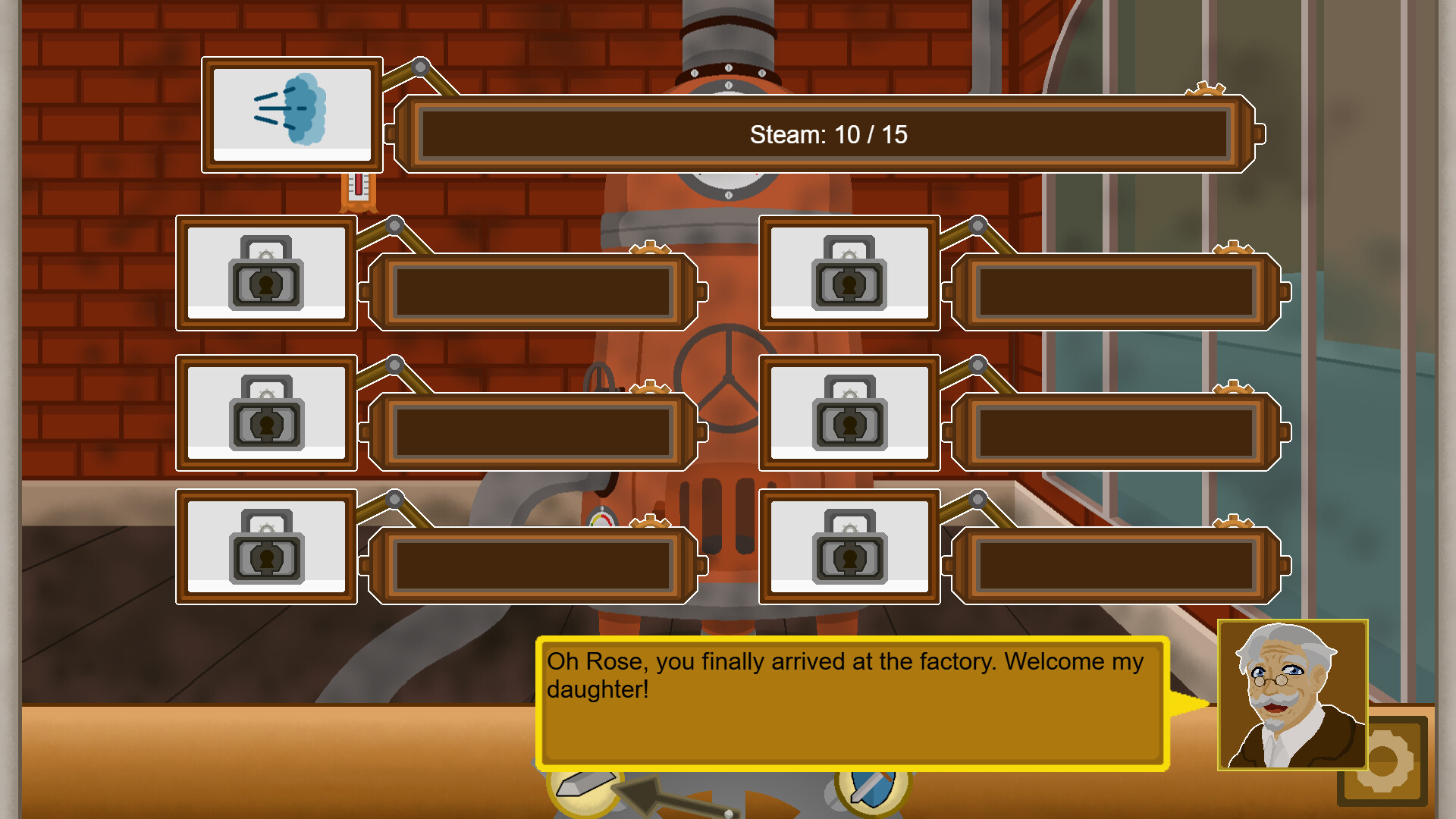Click the thermometer icon below the steam panel
Screen dimensions: 1456x819
coord(358,190)
